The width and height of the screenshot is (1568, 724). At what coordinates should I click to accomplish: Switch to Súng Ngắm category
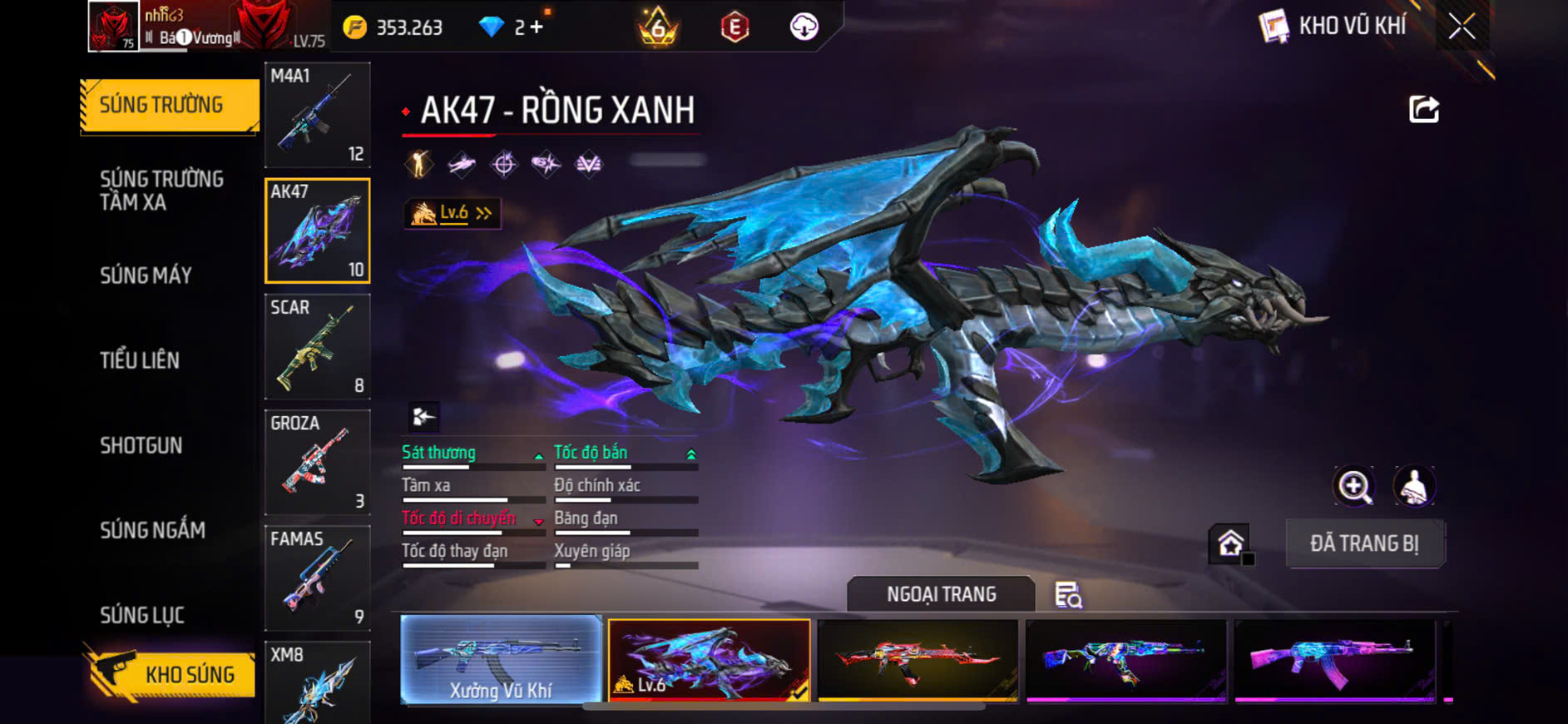point(152,530)
